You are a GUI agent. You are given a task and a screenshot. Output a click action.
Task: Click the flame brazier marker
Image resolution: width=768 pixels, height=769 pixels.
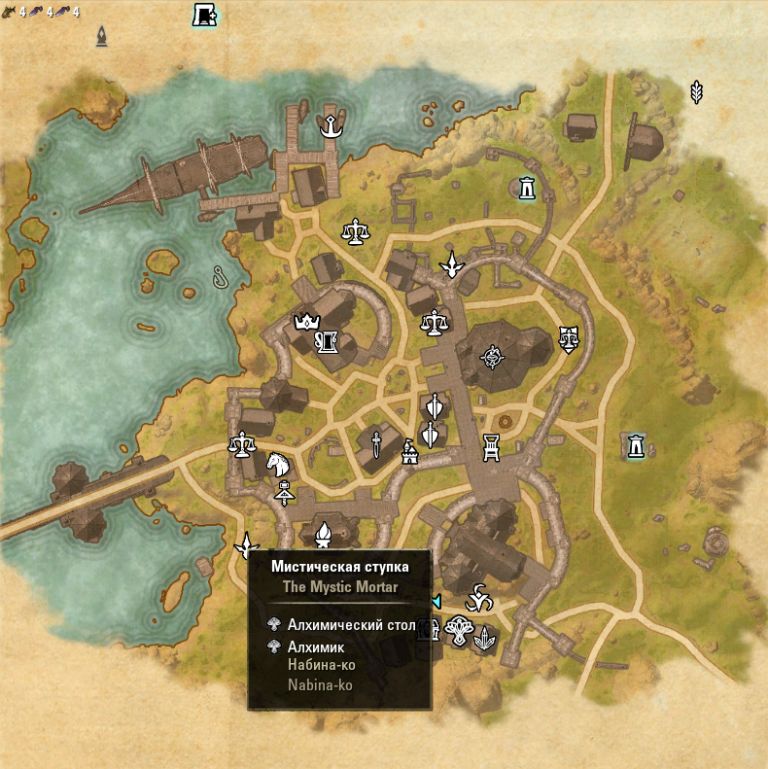click(x=323, y=538)
